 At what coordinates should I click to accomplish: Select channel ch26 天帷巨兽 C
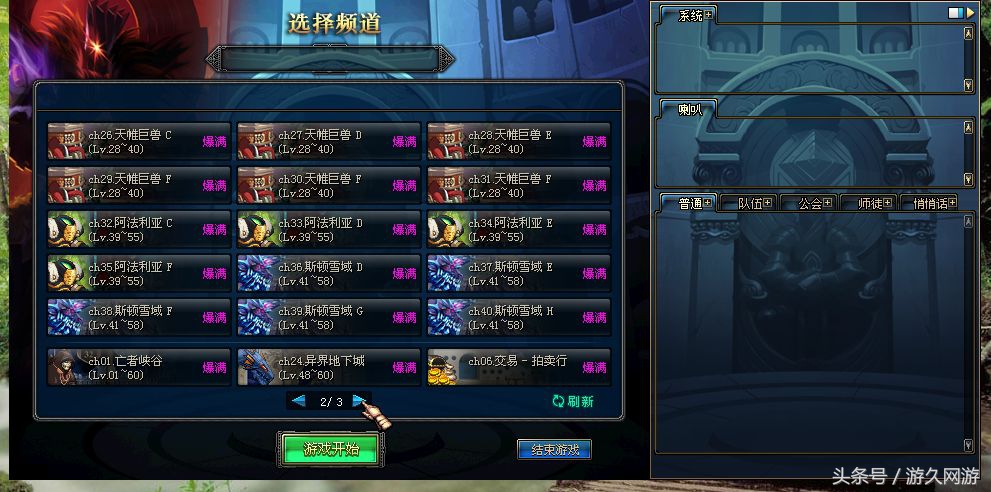(x=139, y=141)
